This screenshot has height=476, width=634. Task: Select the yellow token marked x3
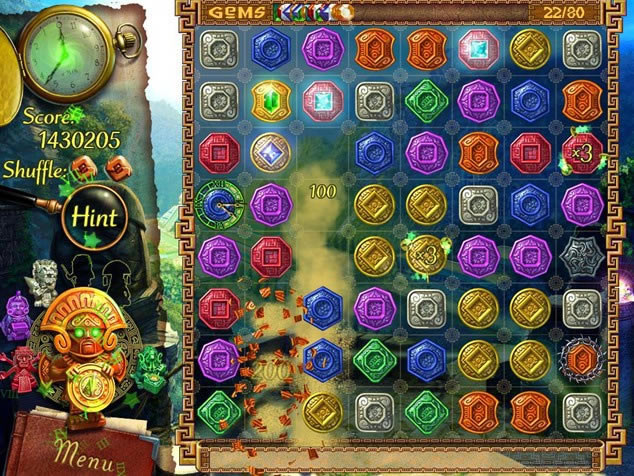click(427, 255)
